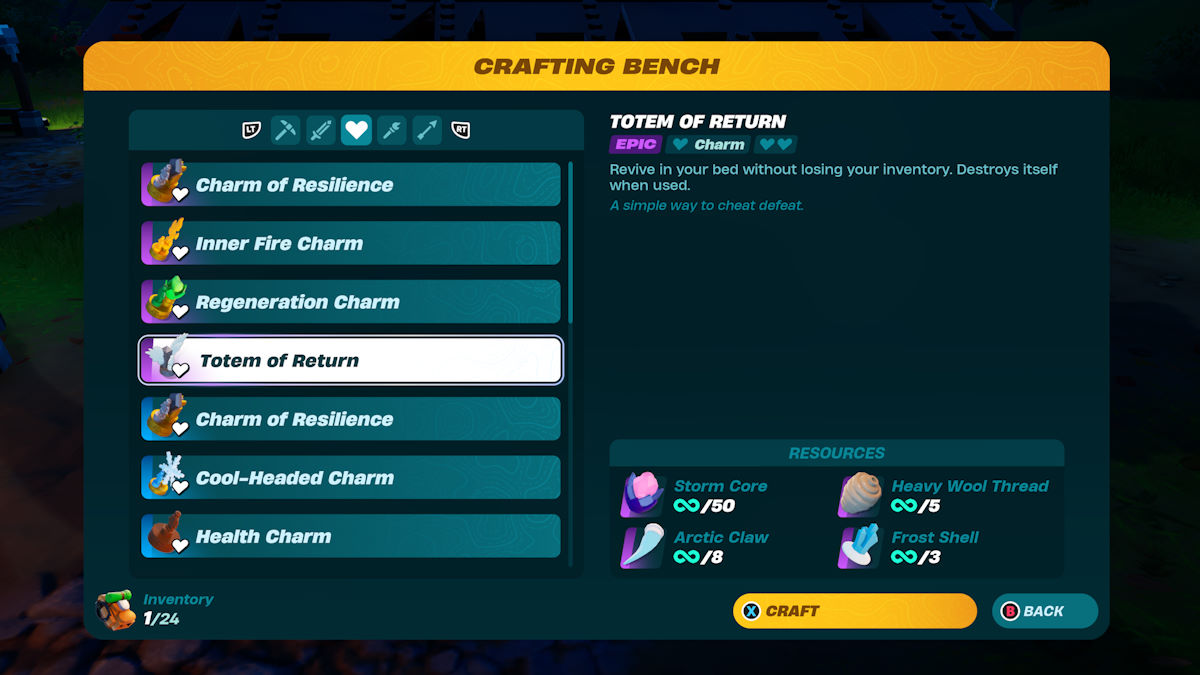This screenshot has height=675, width=1200.
Task: Click the Heavy Wool Thread resource icon
Action: 860,495
